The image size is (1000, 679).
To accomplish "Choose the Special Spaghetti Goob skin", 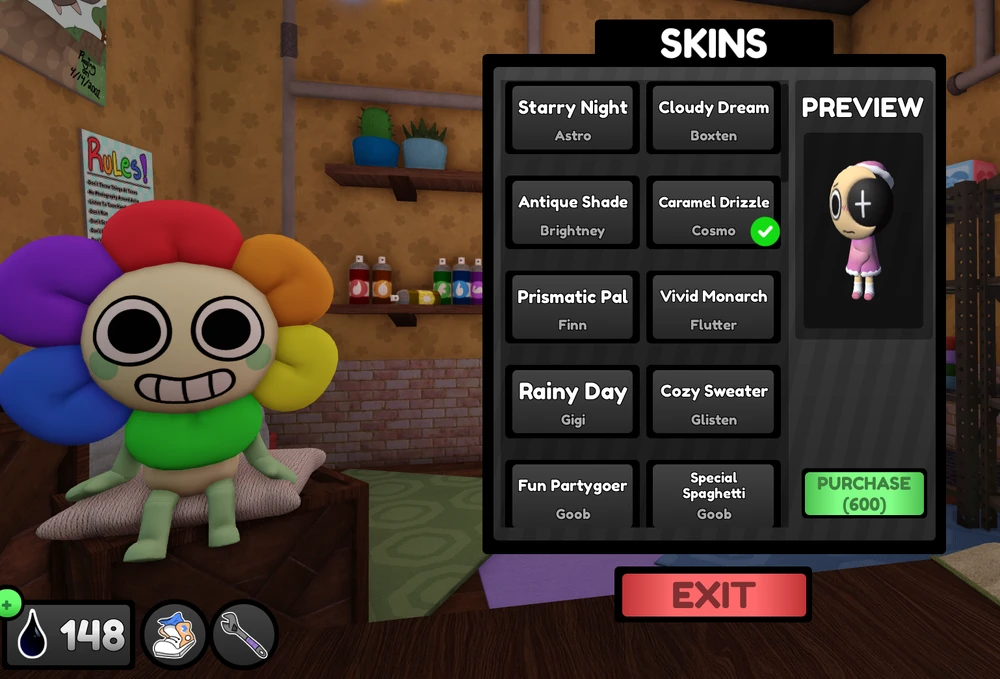I will 713,496.
